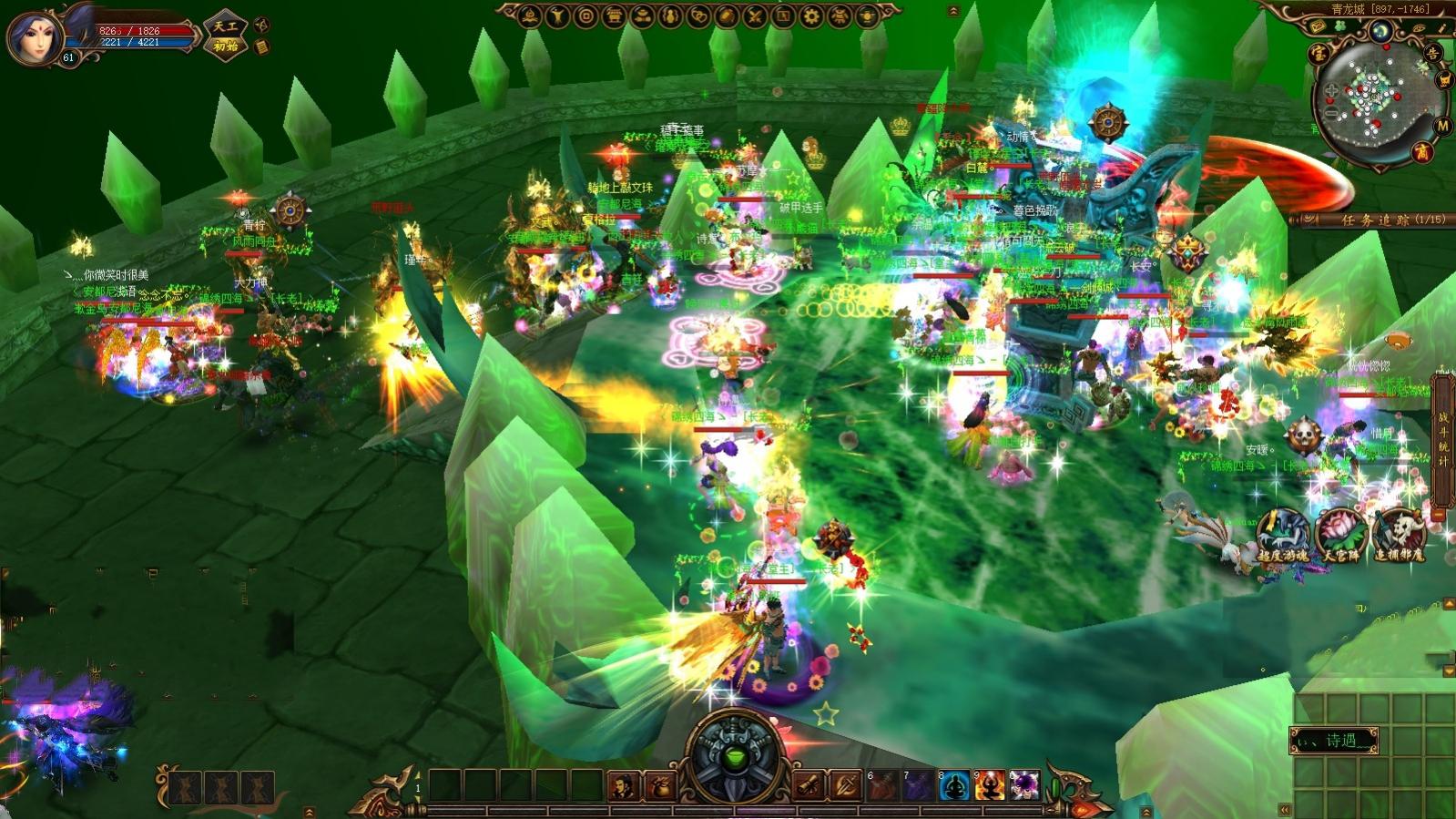Activate the blue meditation skill in slot 8

(x=953, y=785)
